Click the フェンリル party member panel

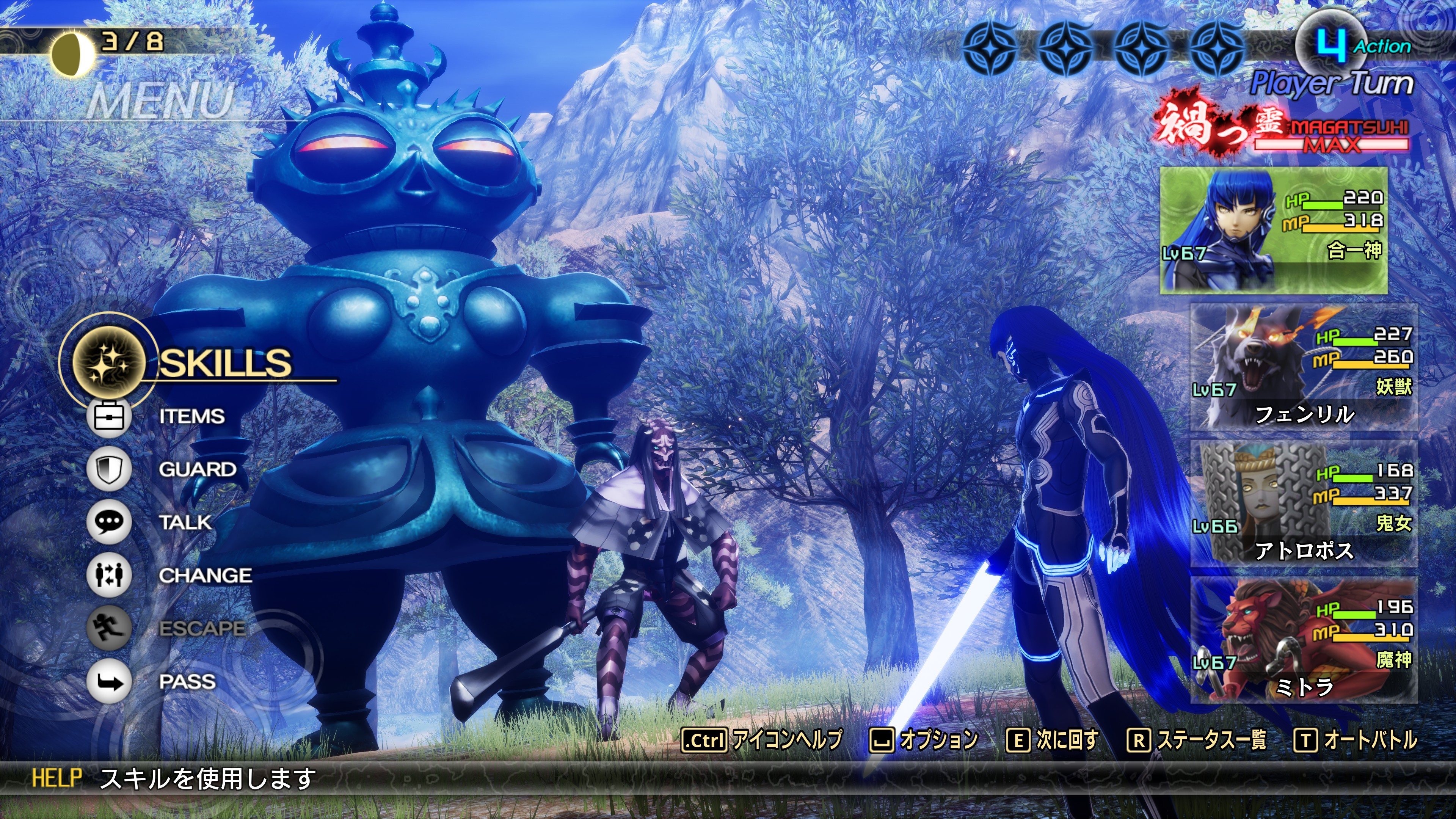[x=1304, y=367]
